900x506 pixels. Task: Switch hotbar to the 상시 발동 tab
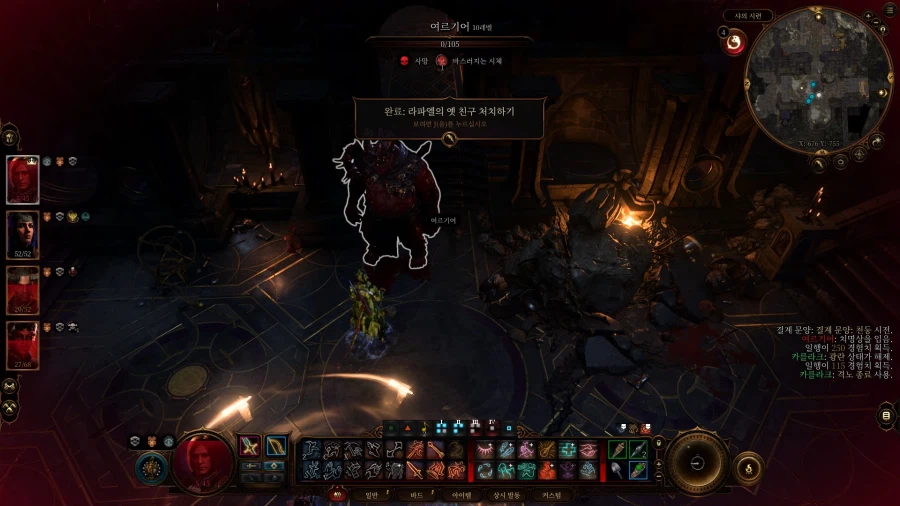coord(507,495)
